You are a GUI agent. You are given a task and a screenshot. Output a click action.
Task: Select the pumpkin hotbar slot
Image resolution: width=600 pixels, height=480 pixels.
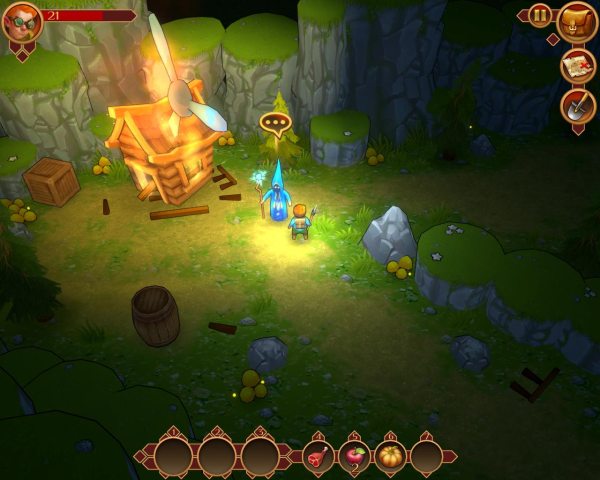[391, 457]
